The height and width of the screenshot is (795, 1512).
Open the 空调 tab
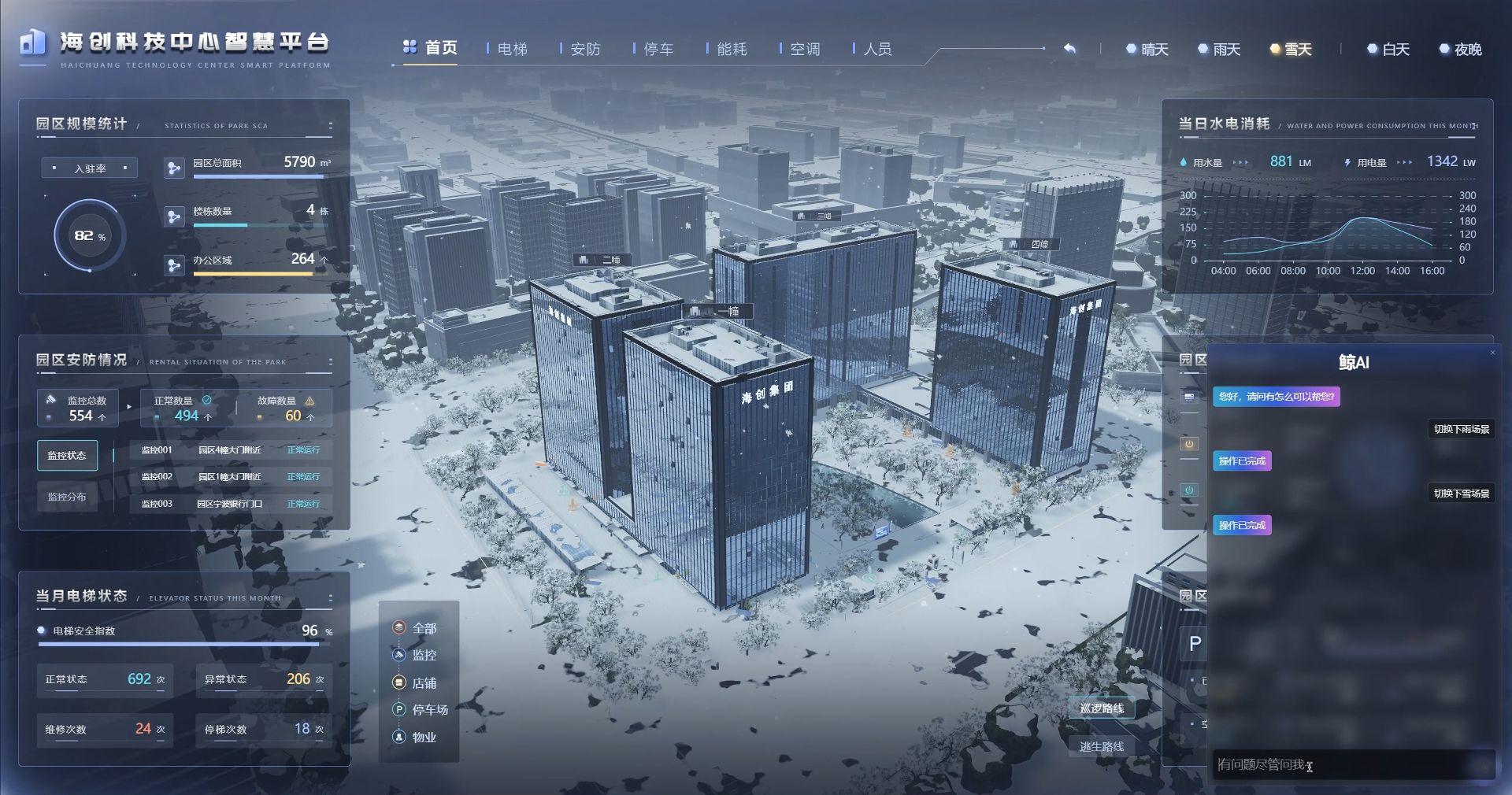point(805,49)
